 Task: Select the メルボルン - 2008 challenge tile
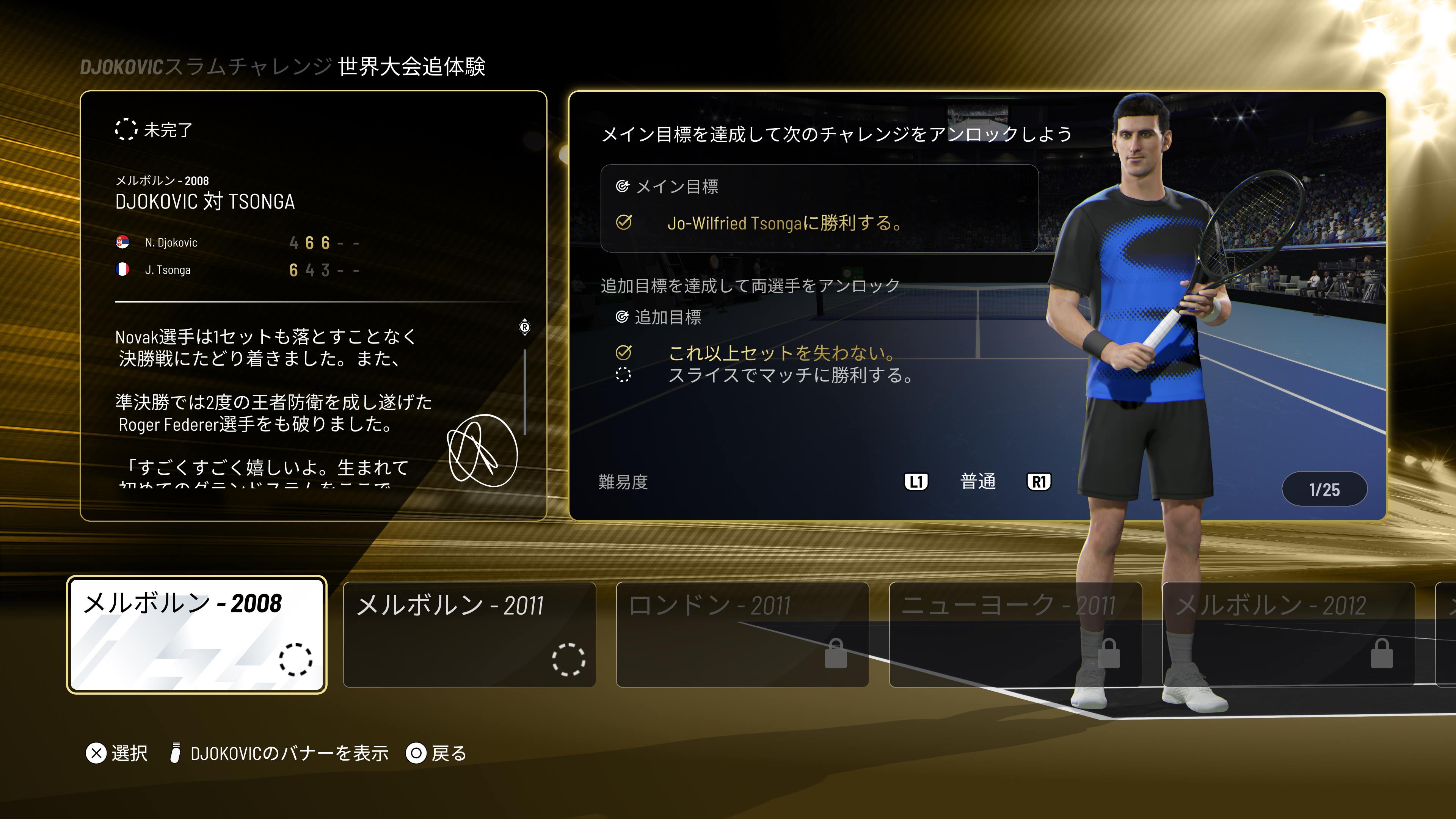pos(197,634)
